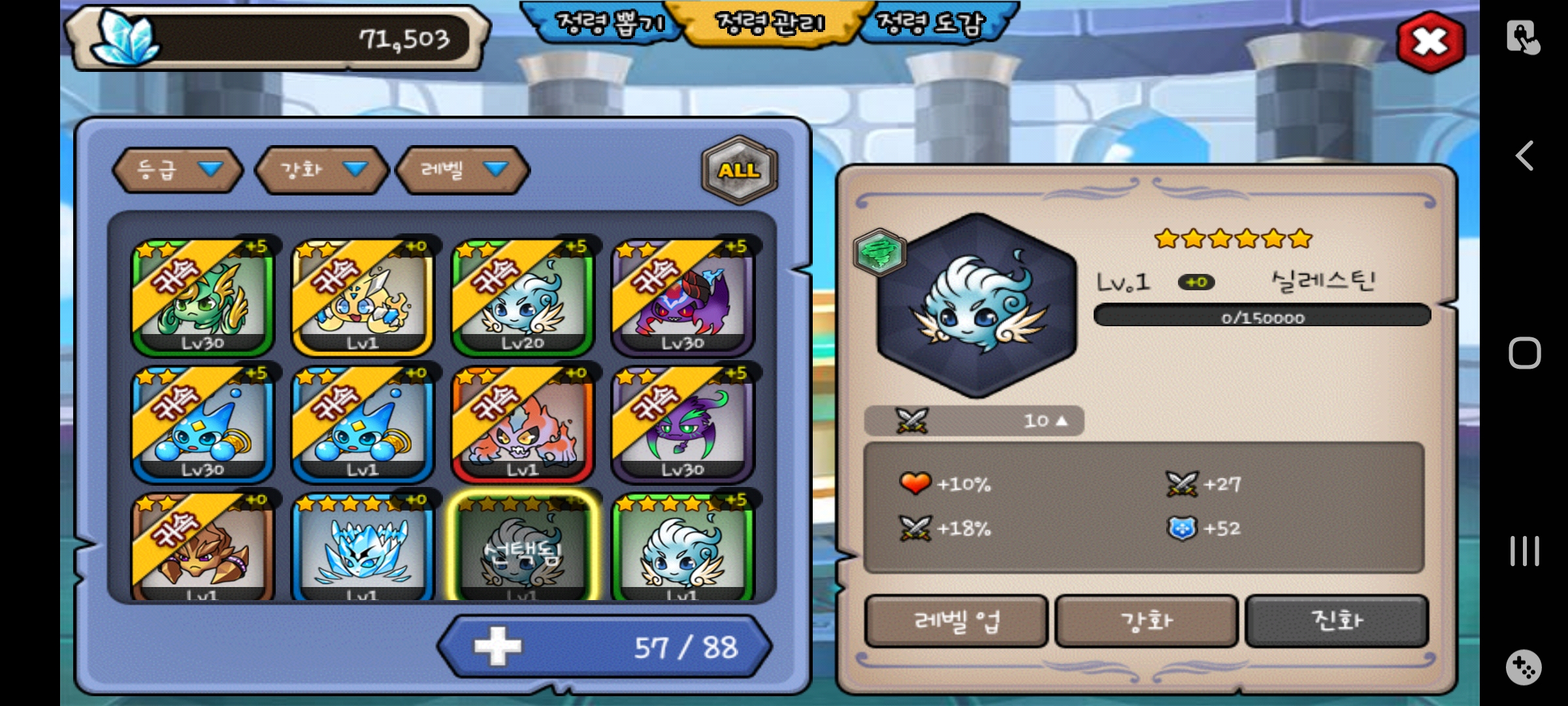Tap the 레벨 업 button

tap(956, 621)
